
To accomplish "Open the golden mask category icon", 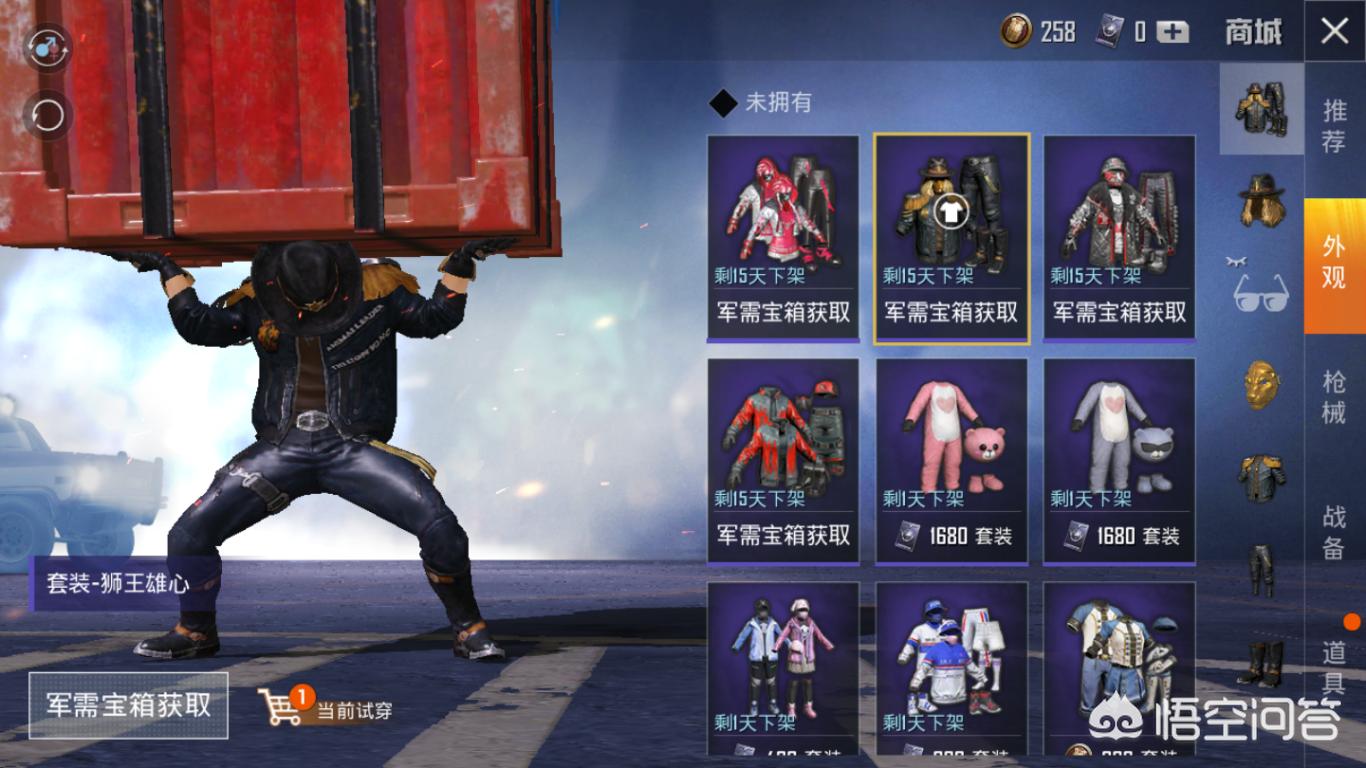I will pyautogui.click(x=1261, y=385).
